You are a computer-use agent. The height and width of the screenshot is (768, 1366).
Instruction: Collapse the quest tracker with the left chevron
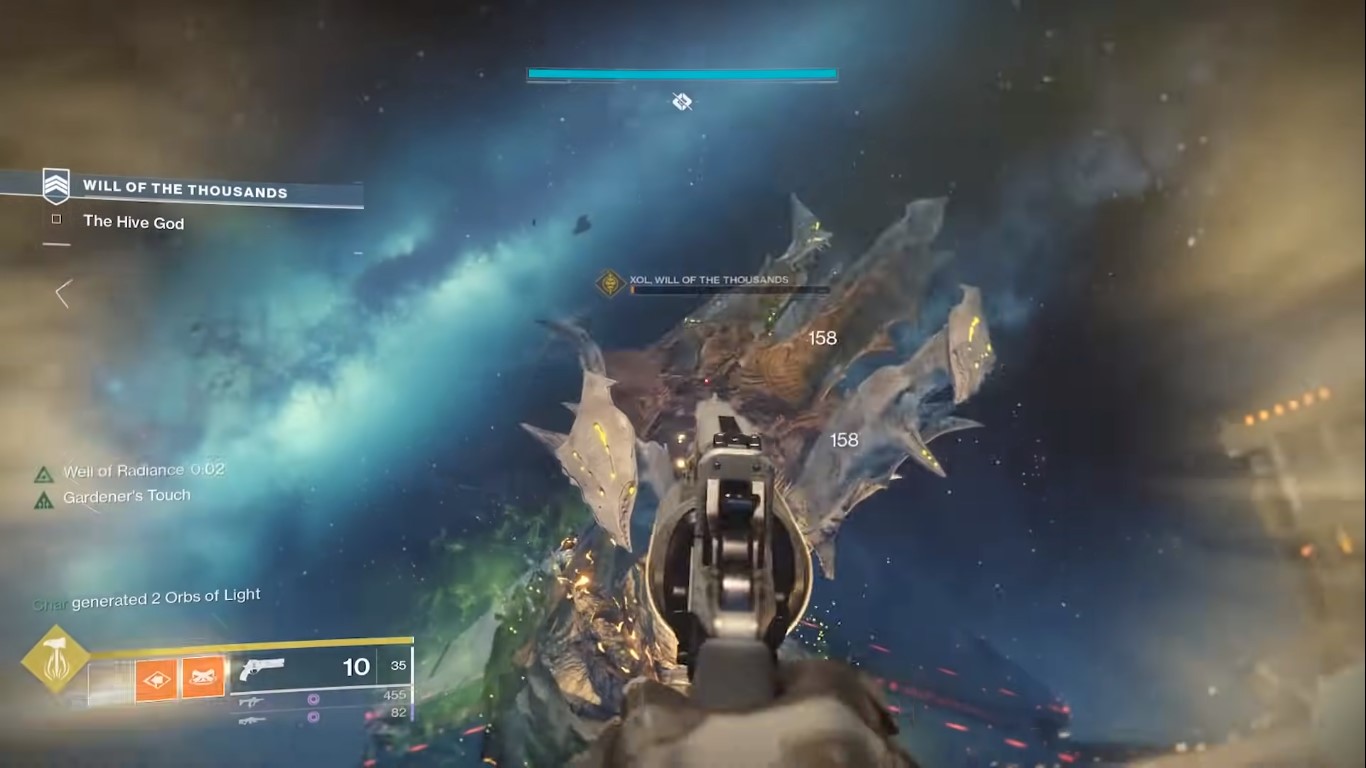coord(62,293)
